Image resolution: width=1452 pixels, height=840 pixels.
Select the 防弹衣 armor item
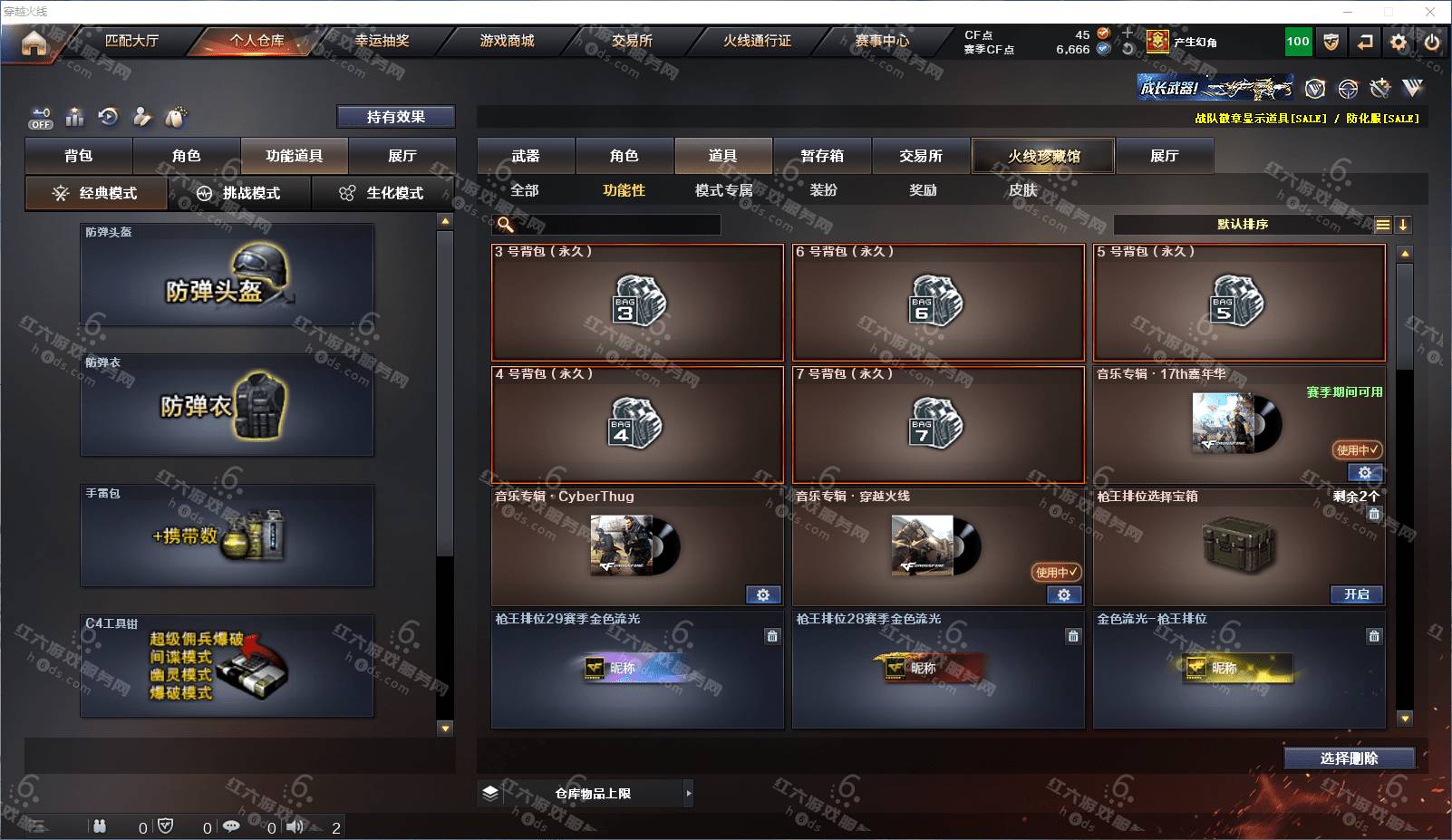pos(227,405)
